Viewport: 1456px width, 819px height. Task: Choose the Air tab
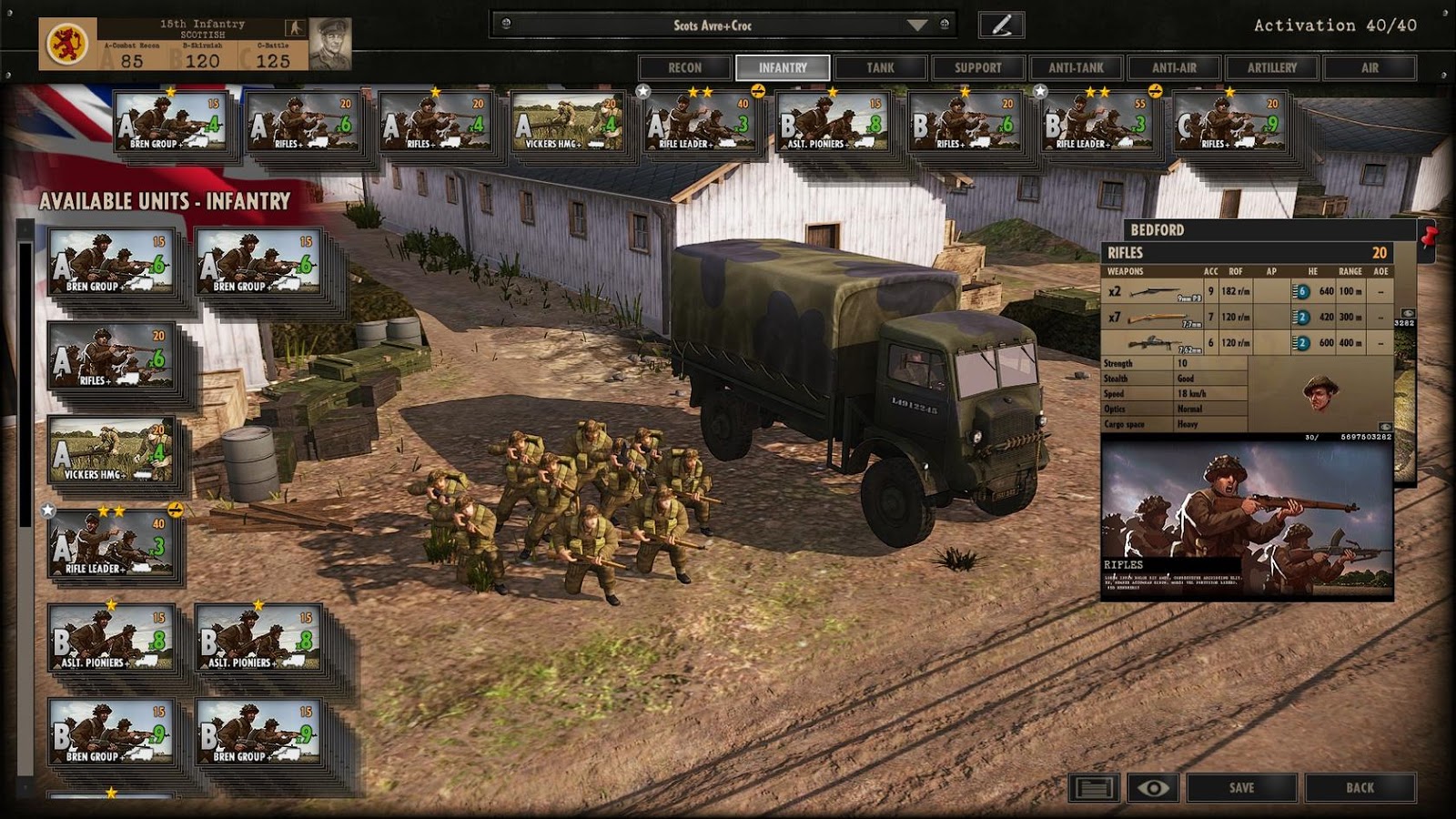click(x=1370, y=67)
